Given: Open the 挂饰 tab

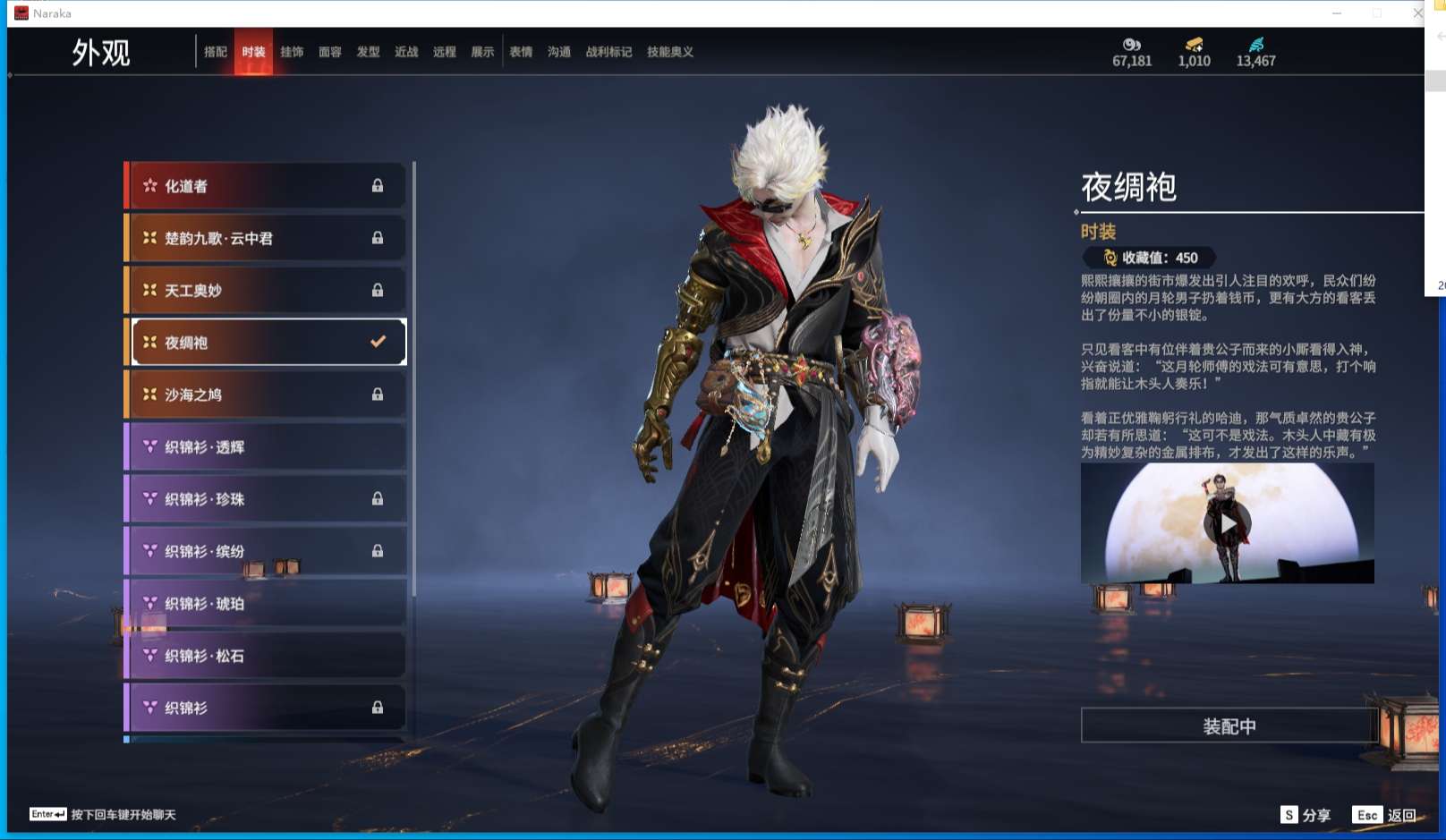Looking at the screenshot, I should point(292,52).
